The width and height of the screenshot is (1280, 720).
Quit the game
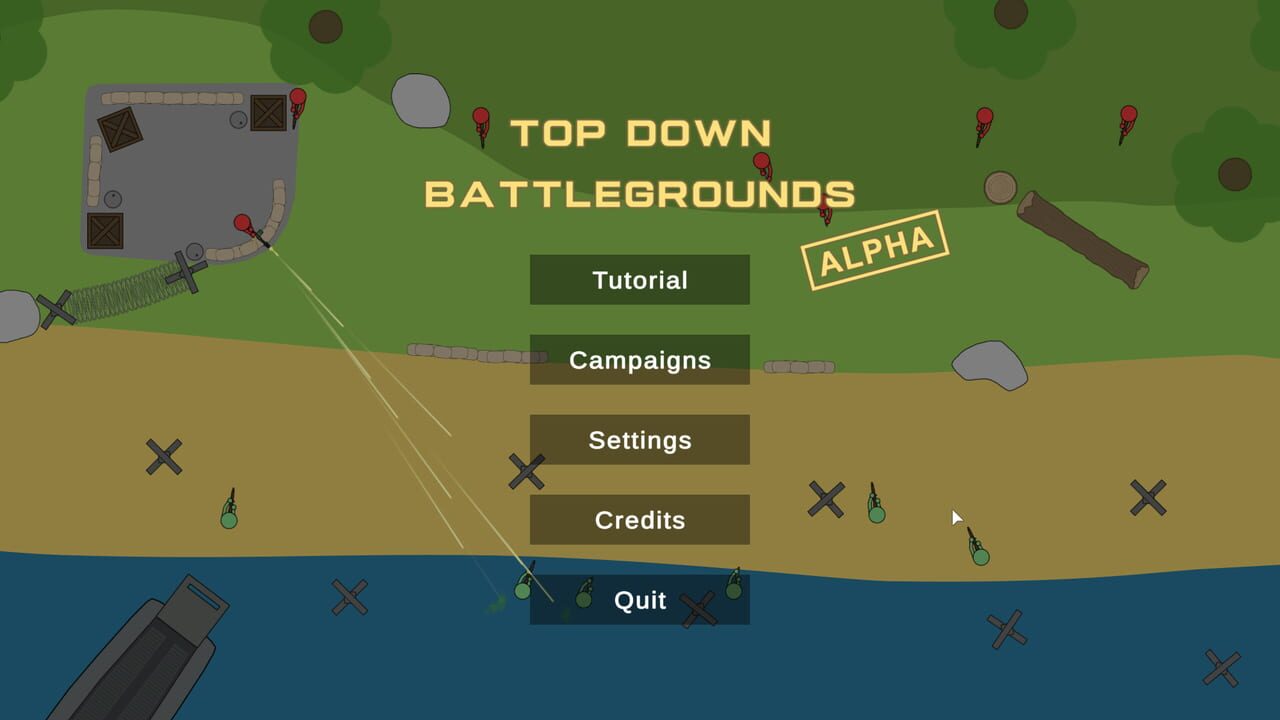tap(639, 600)
